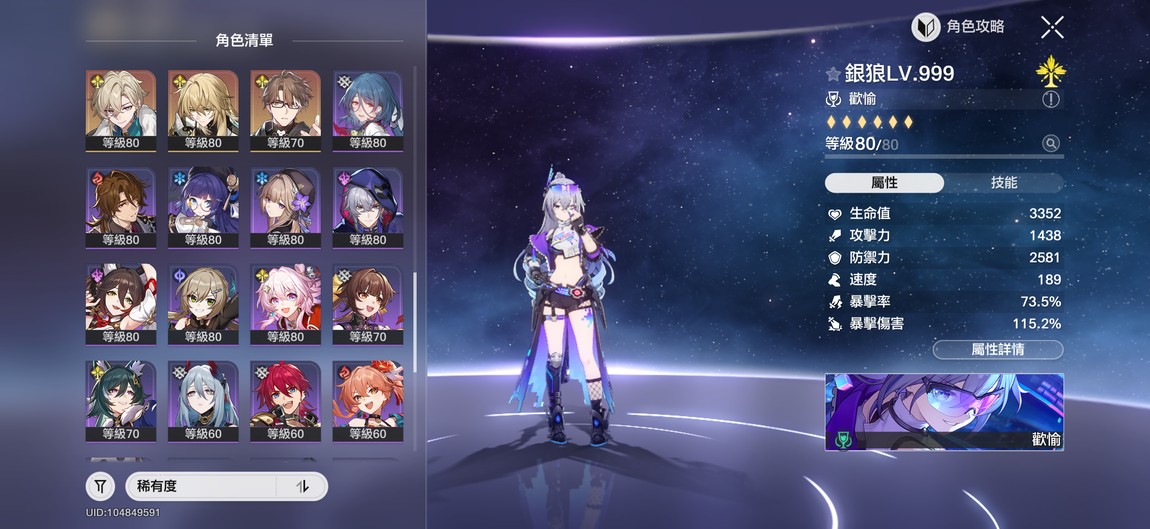Choose Welt, the glasses-wearing level 70 character
Image resolution: width=1150 pixels, height=529 pixels.
(x=285, y=109)
